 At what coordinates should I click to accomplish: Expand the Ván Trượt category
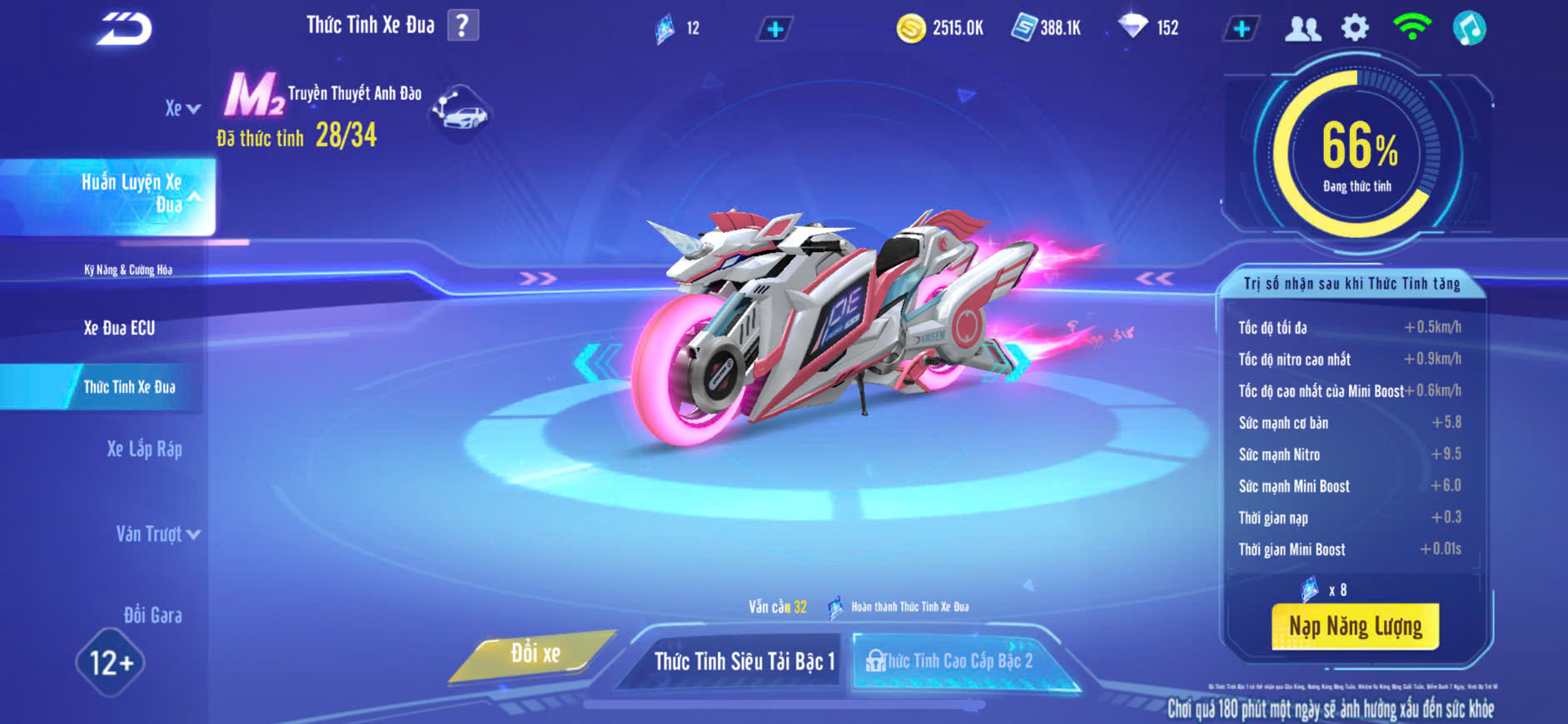157,534
